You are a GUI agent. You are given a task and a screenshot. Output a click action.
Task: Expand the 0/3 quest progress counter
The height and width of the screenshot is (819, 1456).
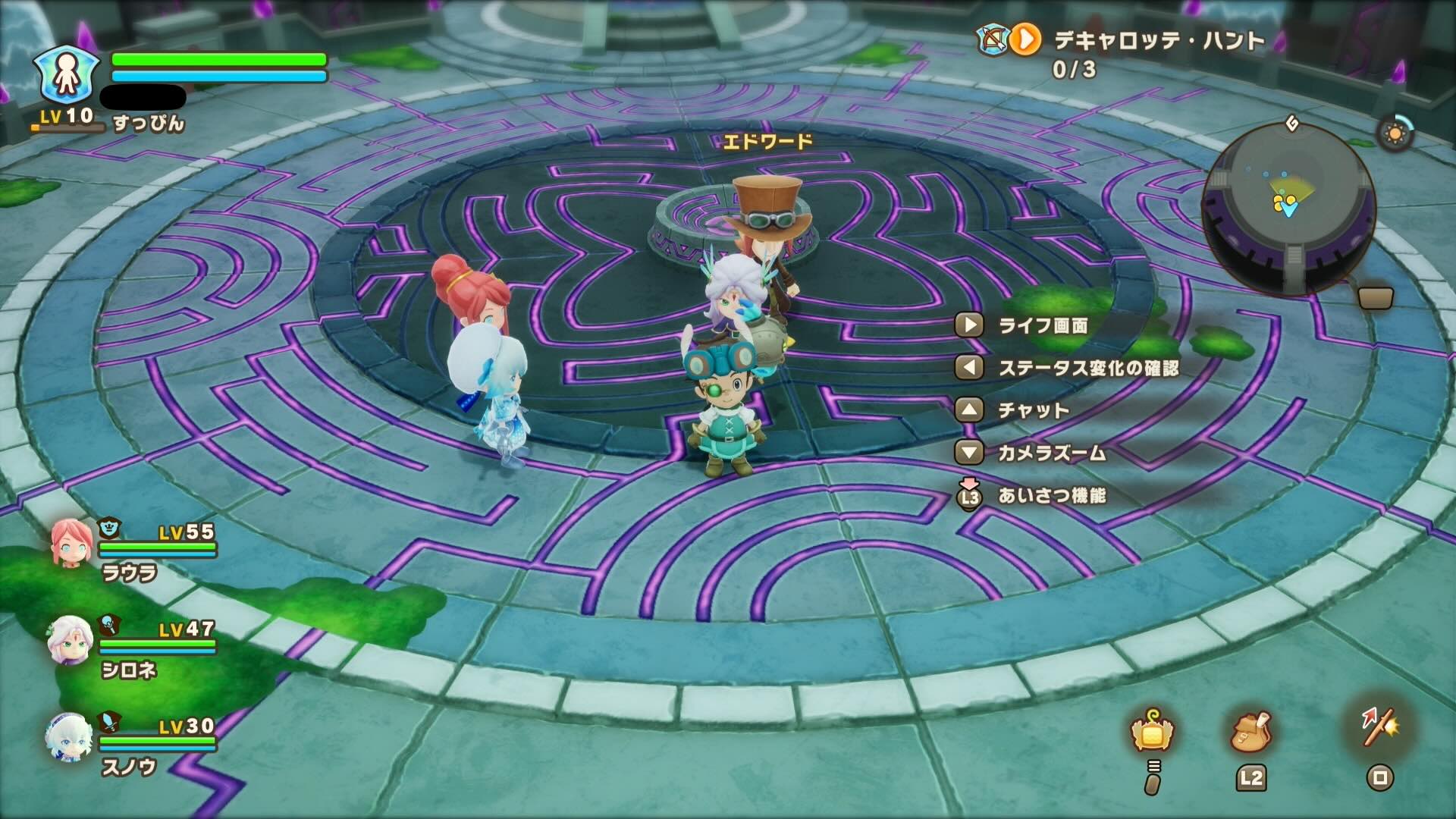click(x=1072, y=70)
